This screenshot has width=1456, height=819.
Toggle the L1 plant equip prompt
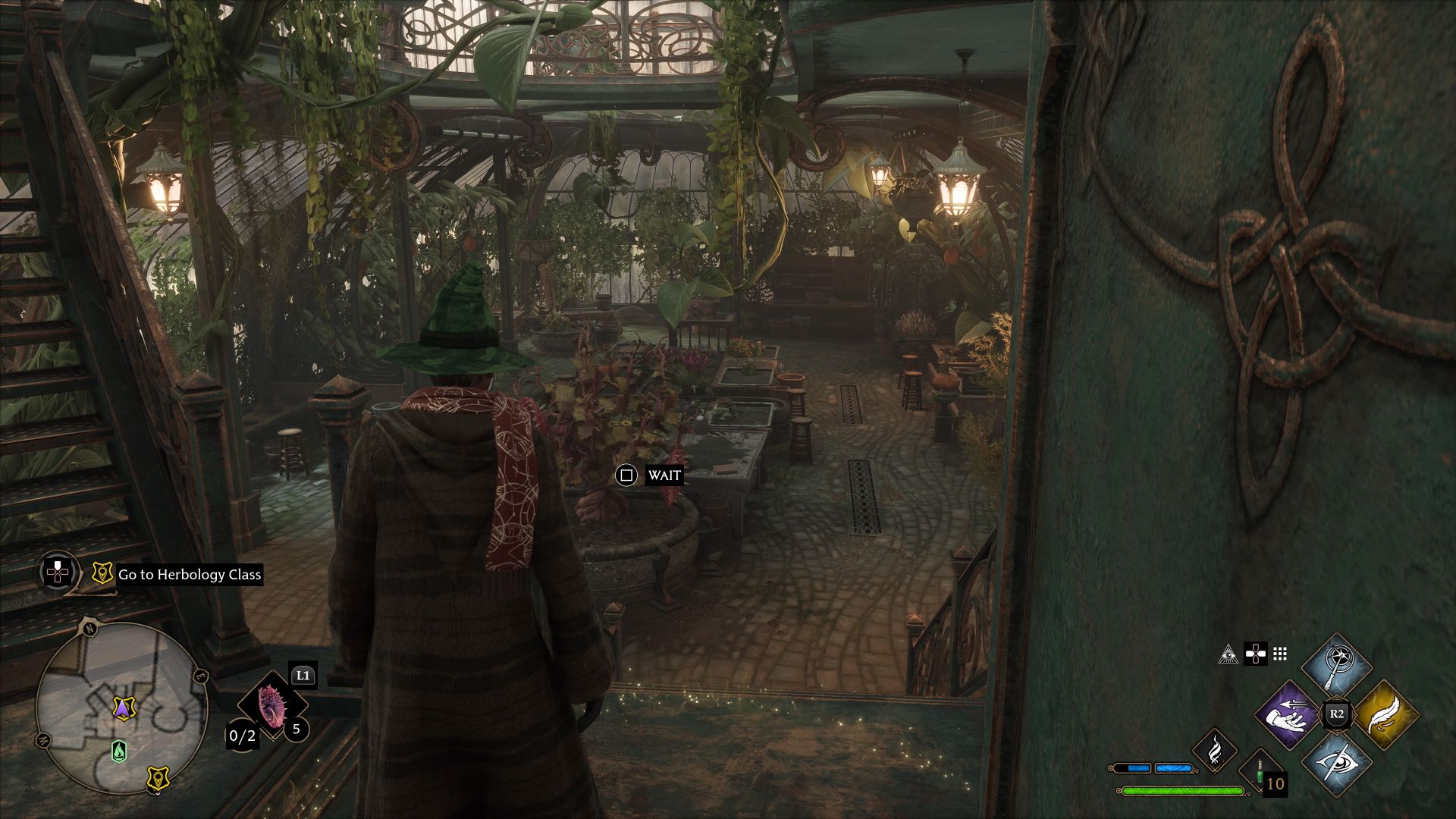click(302, 676)
